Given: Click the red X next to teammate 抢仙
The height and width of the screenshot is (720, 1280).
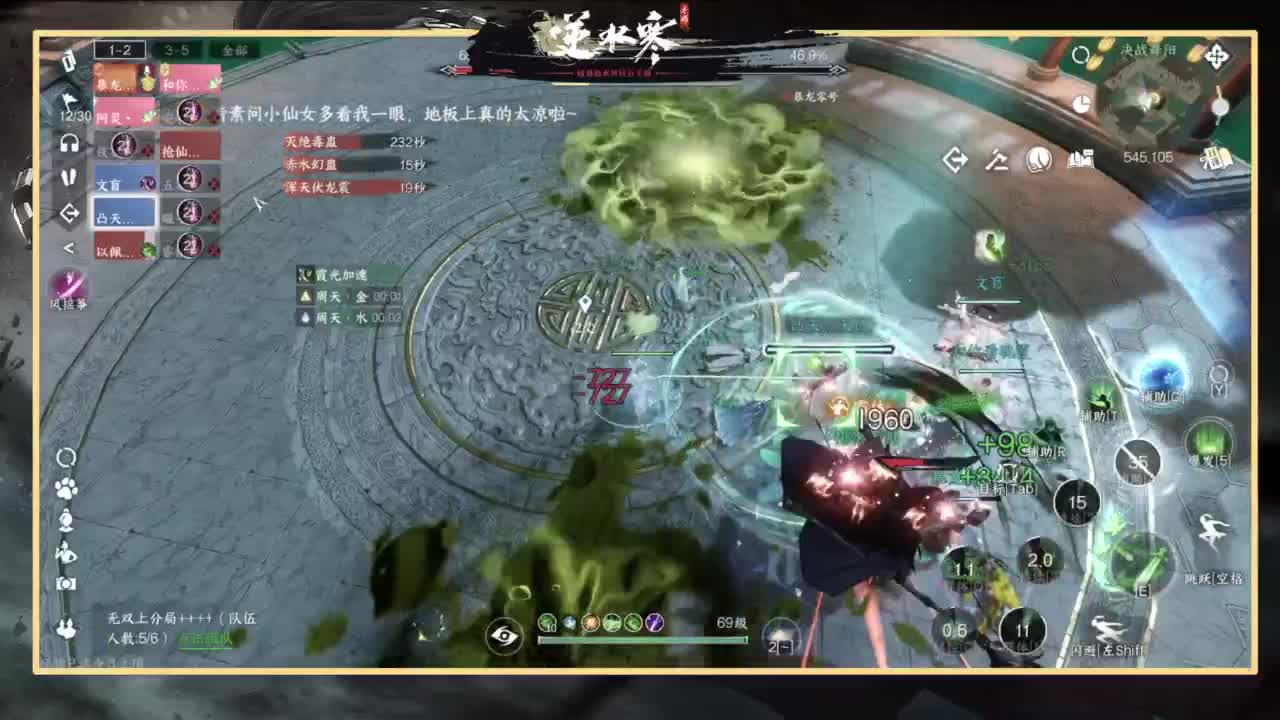Looking at the screenshot, I should 148,150.
